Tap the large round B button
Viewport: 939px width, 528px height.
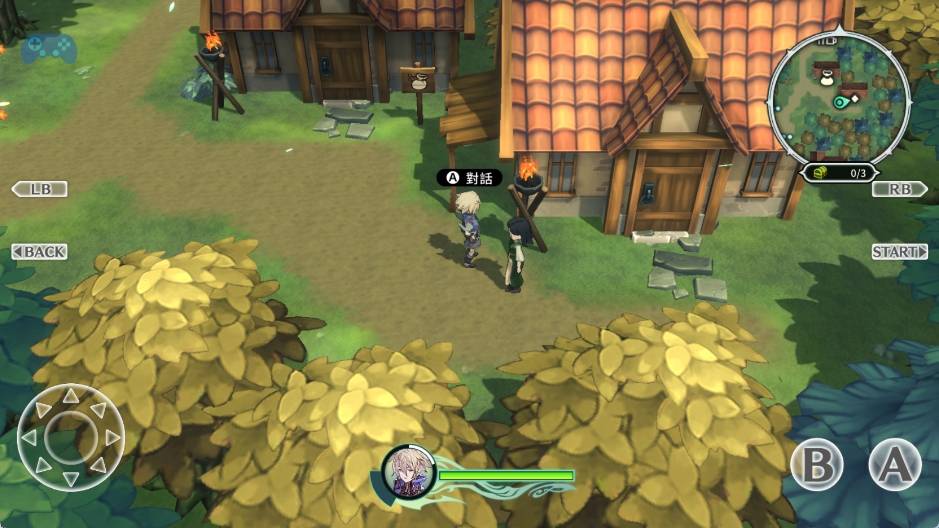[817, 464]
